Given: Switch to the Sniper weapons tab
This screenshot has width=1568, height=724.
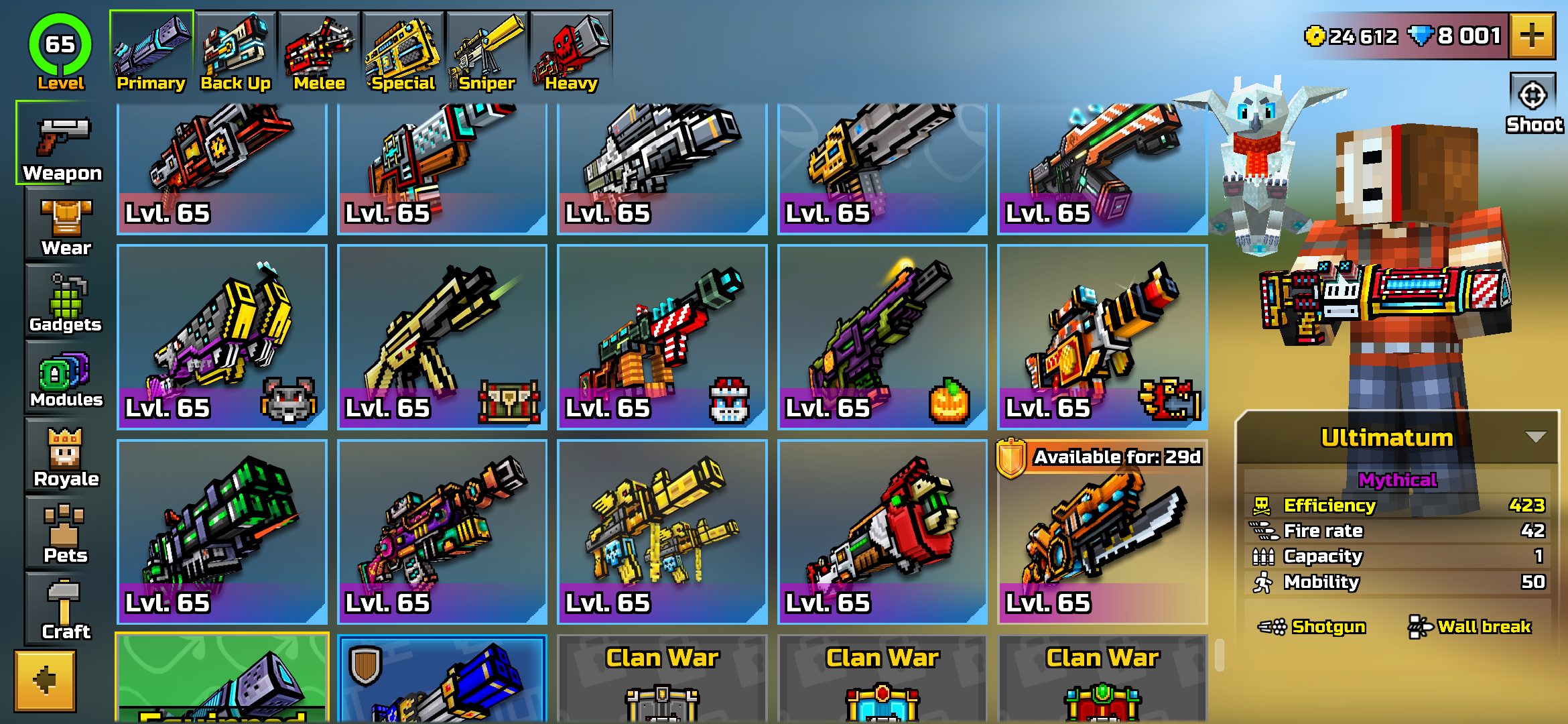Looking at the screenshot, I should click(x=486, y=47).
